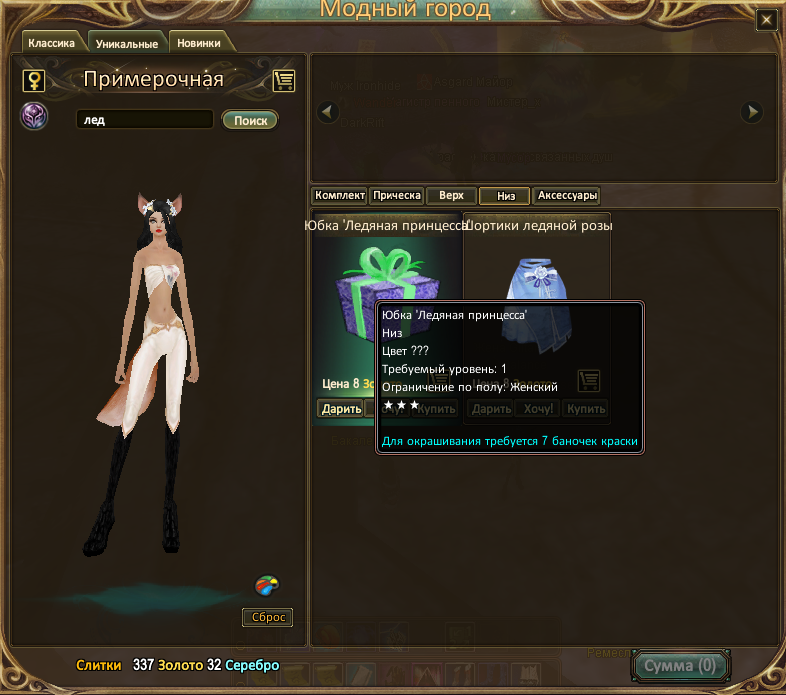The width and height of the screenshot is (786, 695).
Task: Reset the fitting room with Сброс
Action: click(267, 617)
